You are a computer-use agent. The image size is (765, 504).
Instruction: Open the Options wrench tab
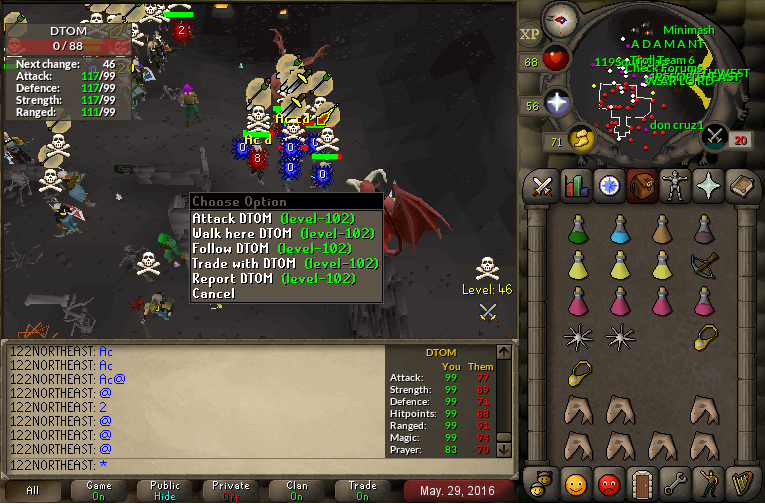click(x=674, y=485)
